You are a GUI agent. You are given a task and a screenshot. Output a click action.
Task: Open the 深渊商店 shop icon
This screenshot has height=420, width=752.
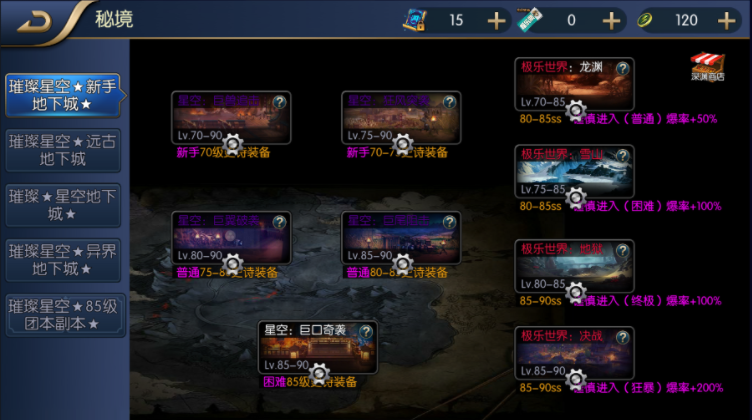click(707, 66)
